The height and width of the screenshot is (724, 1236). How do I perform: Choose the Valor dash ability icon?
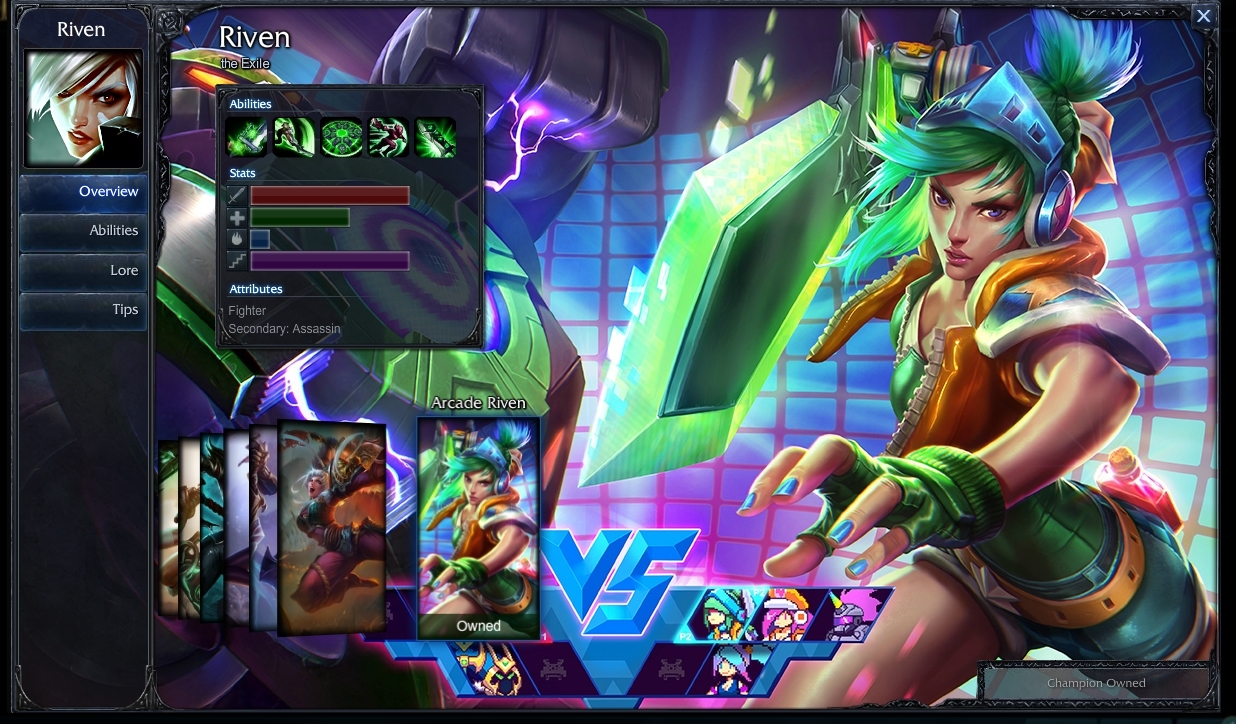pyautogui.click(x=388, y=137)
